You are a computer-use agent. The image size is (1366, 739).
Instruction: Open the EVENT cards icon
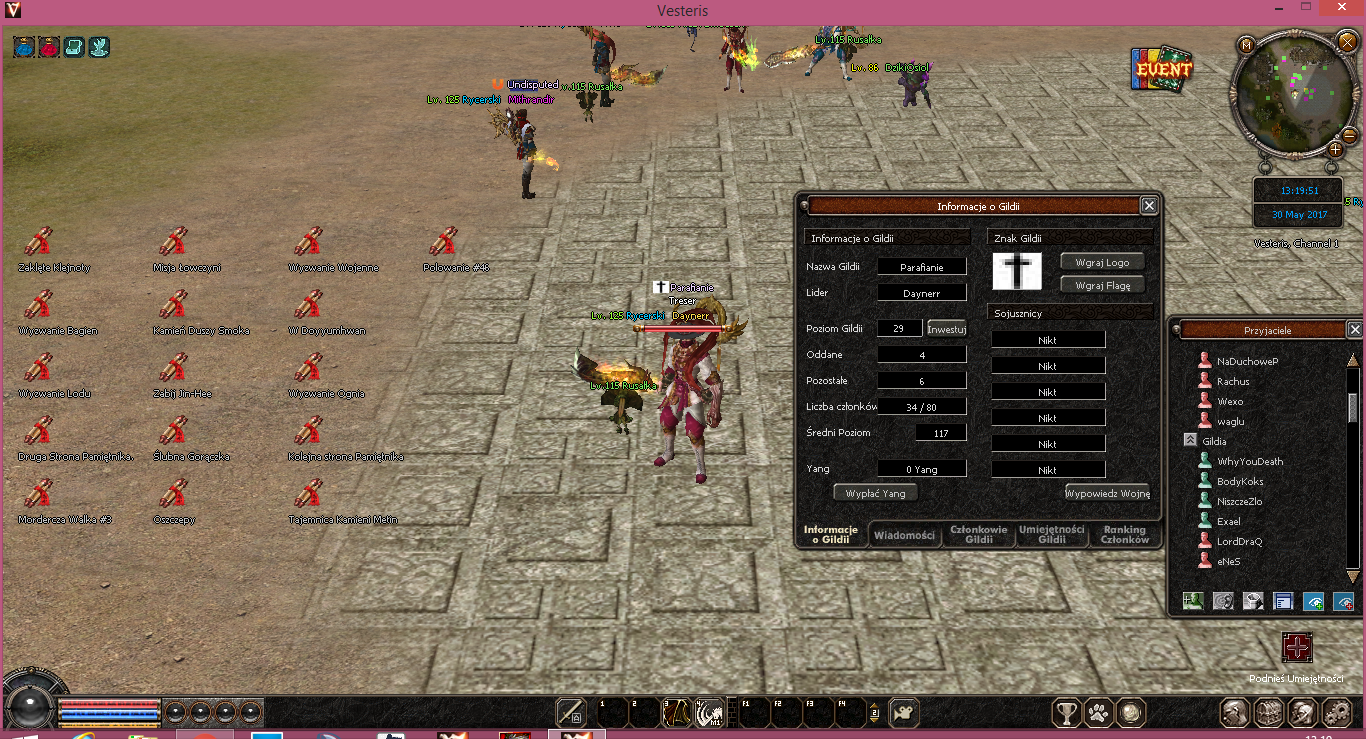[1163, 70]
